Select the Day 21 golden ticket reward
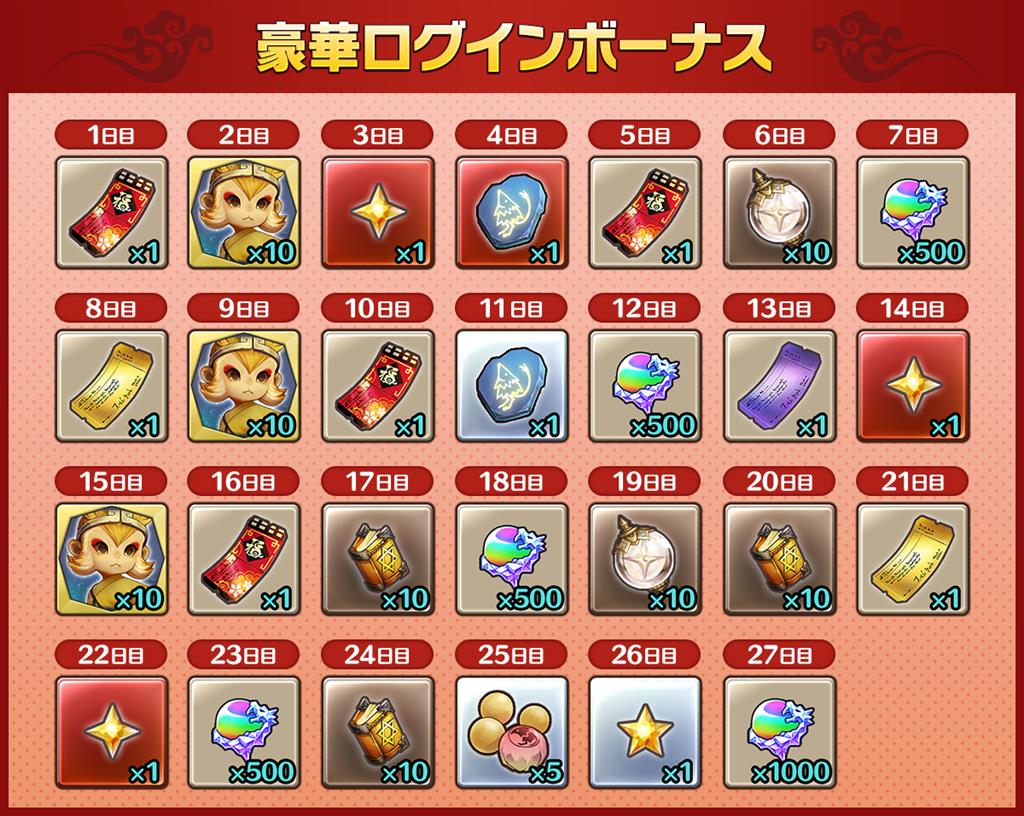1024x816 pixels. pos(913,559)
